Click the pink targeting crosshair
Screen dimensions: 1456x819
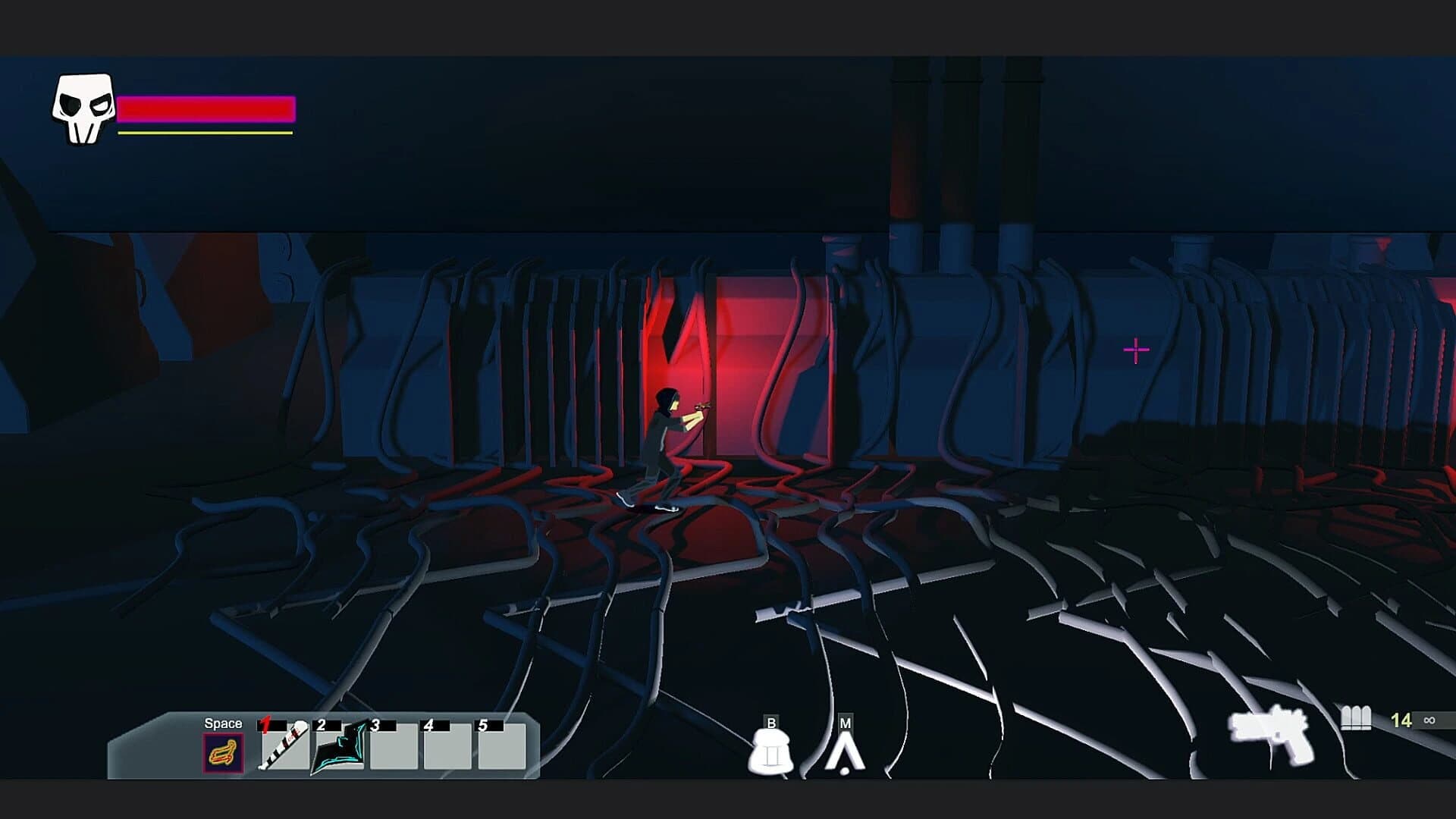coord(1134,350)
